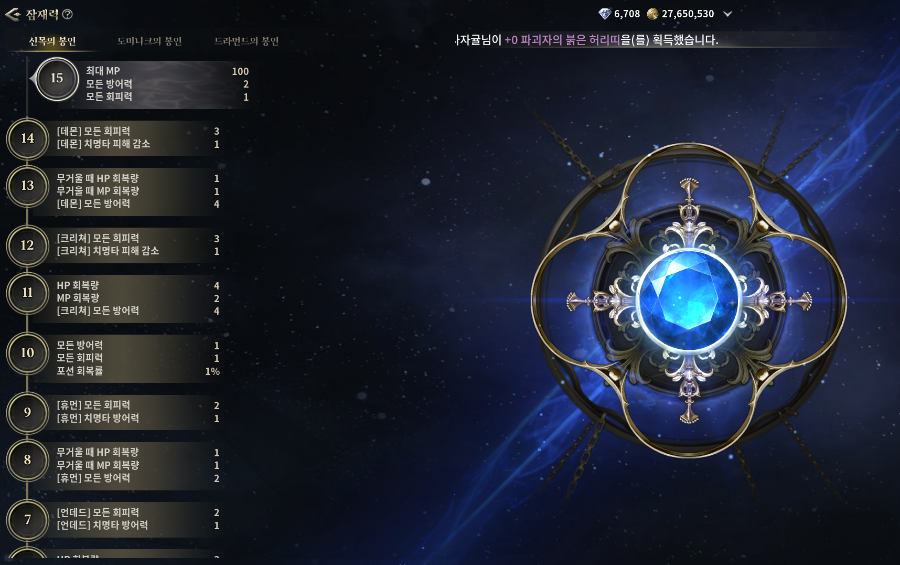900x565 pixels.
Task: Select the level 9 potential node
Action: (x=28, y=412)
